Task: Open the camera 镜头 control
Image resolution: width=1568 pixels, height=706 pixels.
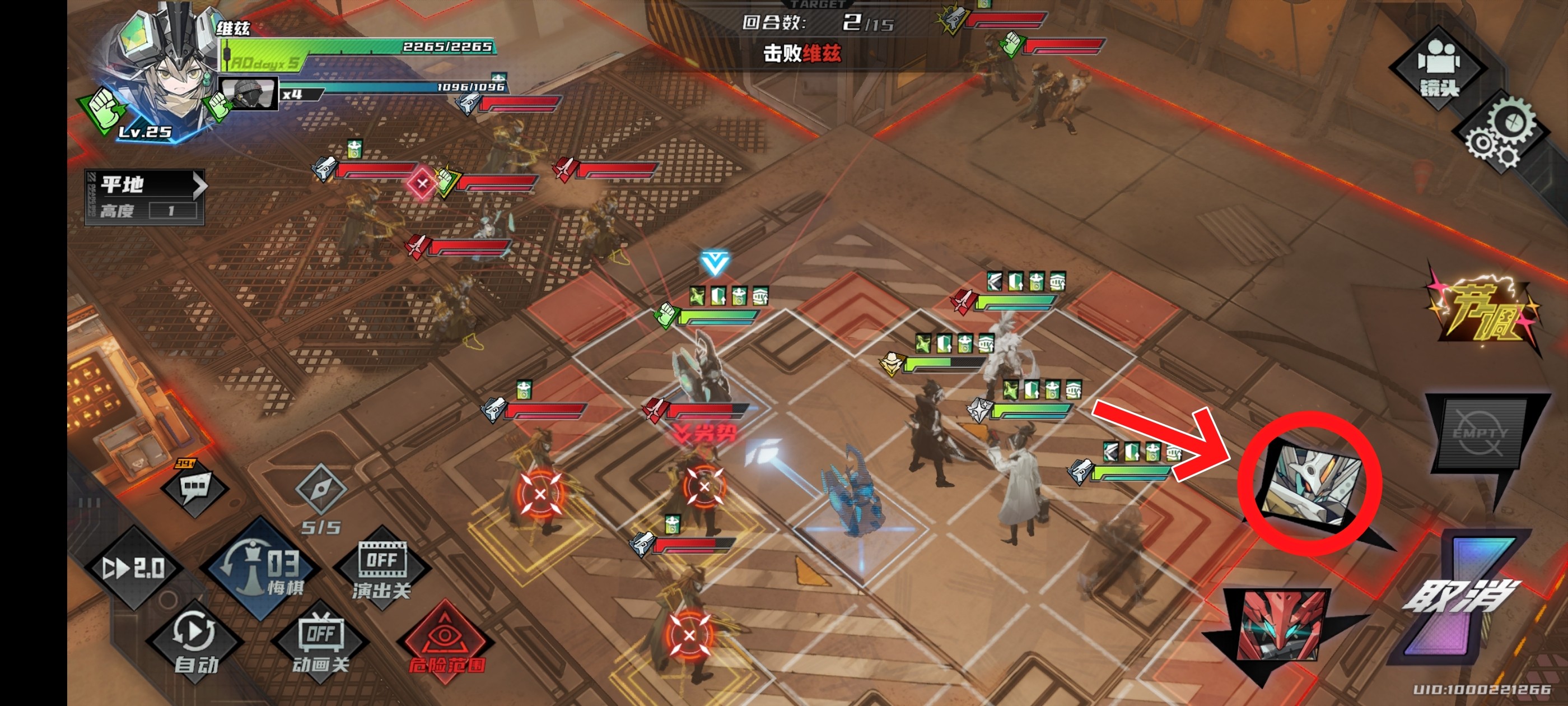Action: [1438, 68]
